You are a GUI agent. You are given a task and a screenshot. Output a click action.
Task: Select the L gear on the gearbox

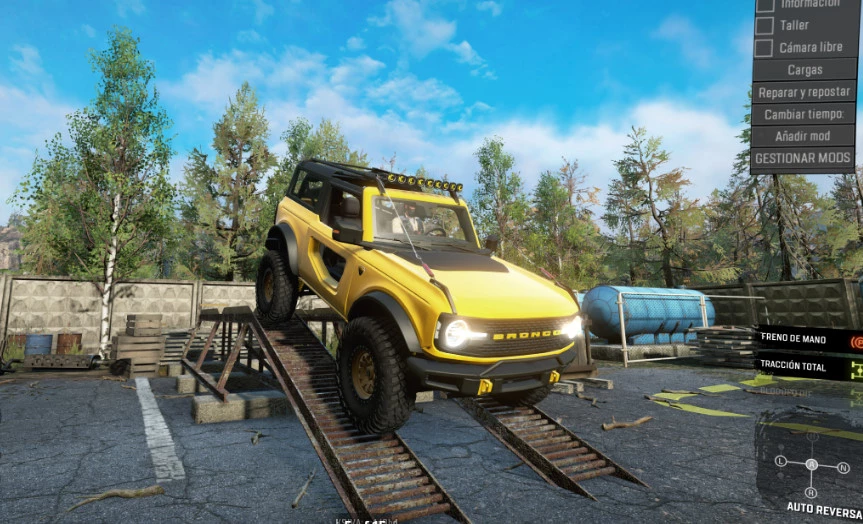click(x=781, y=461)
